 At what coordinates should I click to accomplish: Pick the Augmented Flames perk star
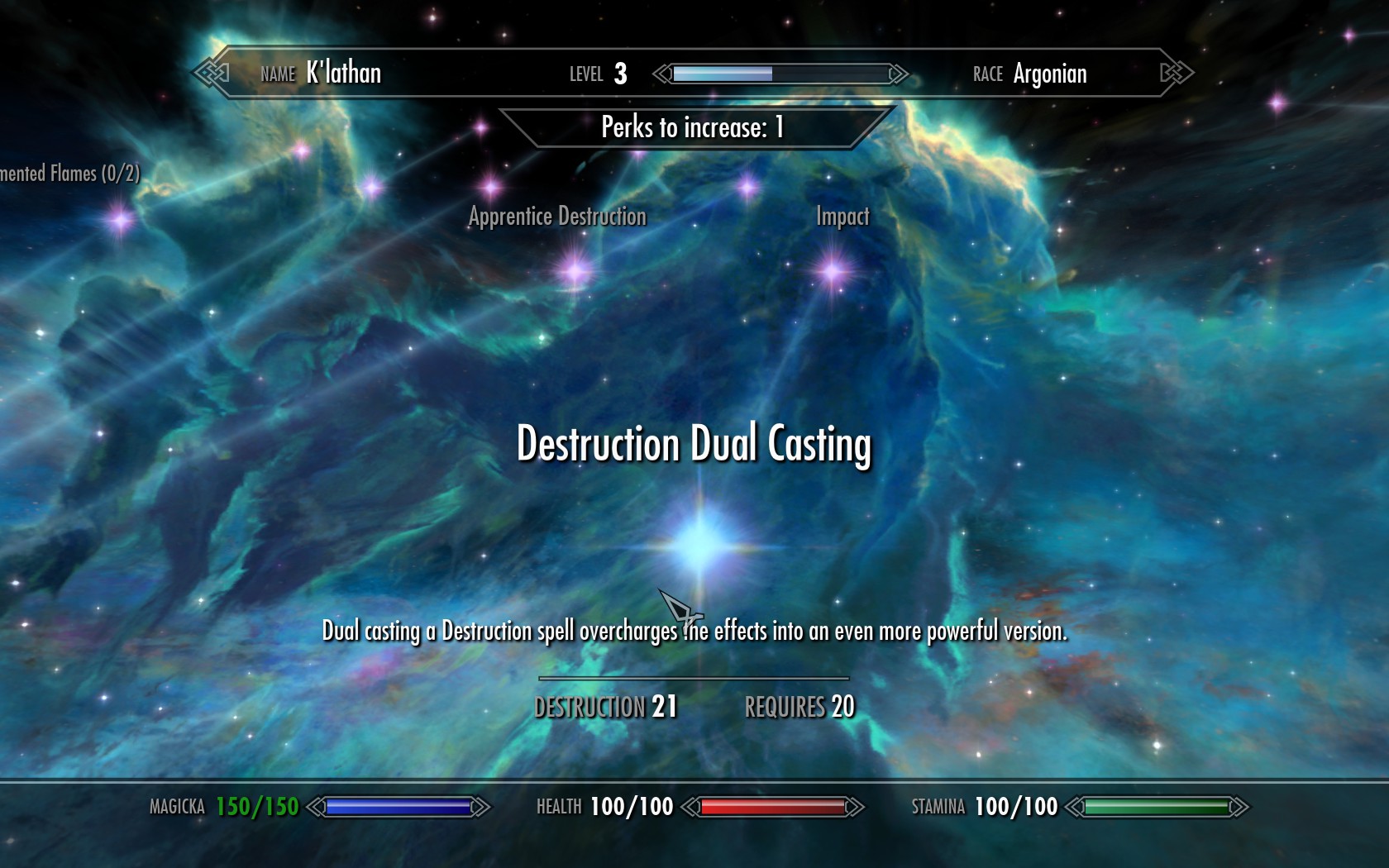click(121, 220)
